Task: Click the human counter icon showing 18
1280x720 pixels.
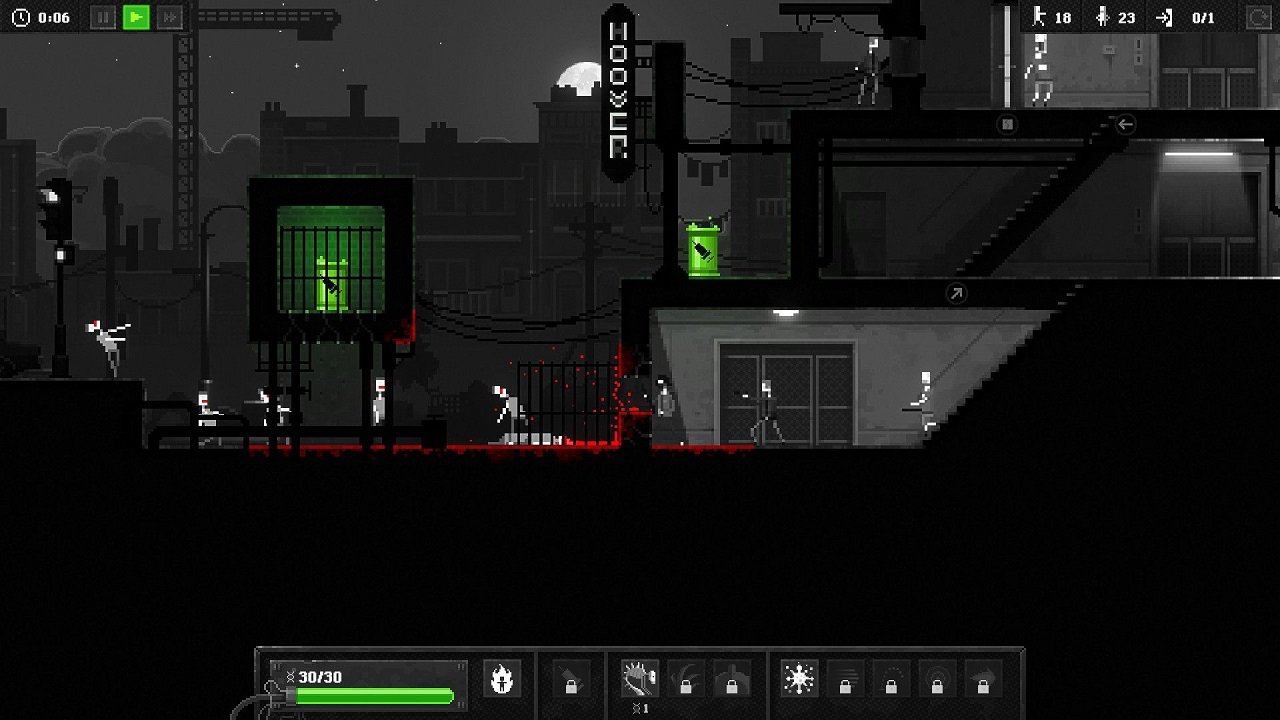Action: click(x=1042, y=17)
